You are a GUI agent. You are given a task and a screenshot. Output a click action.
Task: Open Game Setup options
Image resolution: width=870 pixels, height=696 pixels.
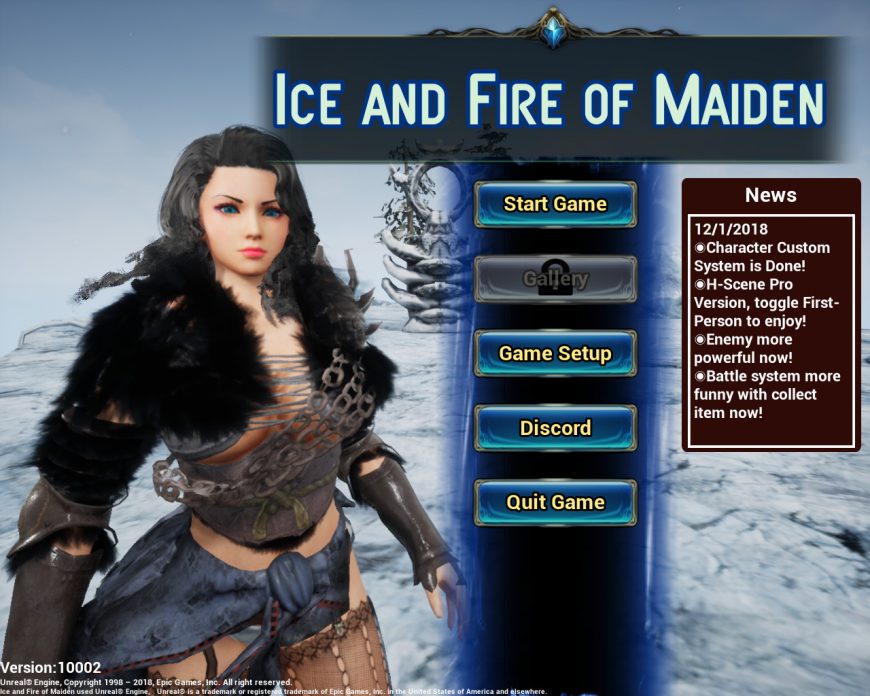coord(555,353)
